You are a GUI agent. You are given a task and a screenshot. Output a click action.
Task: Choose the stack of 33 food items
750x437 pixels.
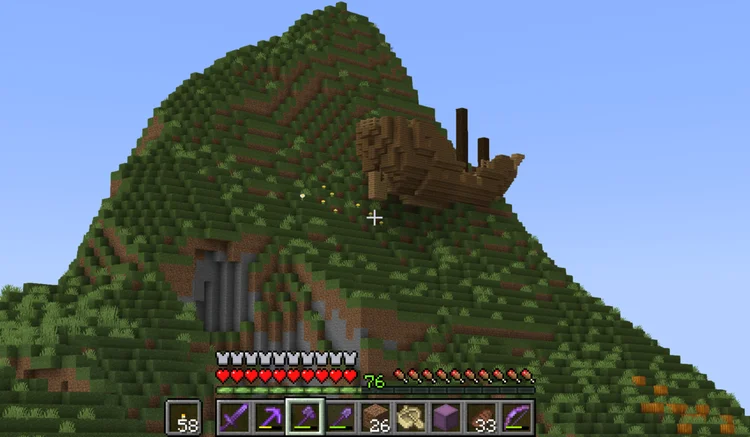[482, 417]
